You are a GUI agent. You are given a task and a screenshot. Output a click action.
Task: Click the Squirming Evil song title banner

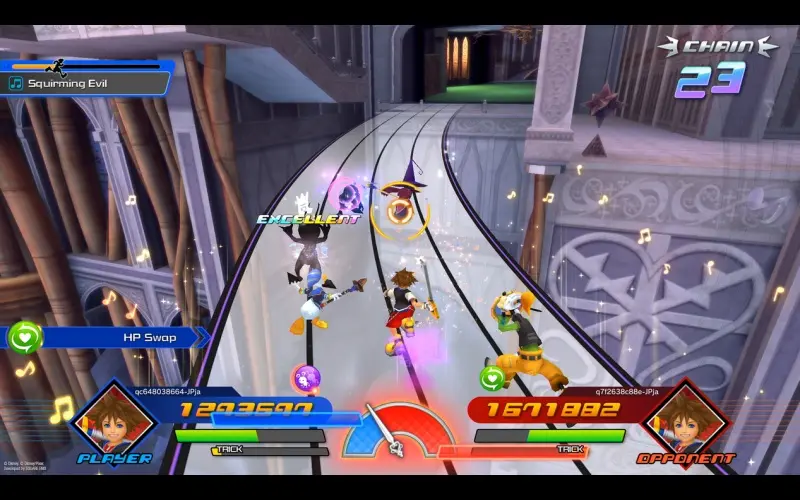coord(88,84)
